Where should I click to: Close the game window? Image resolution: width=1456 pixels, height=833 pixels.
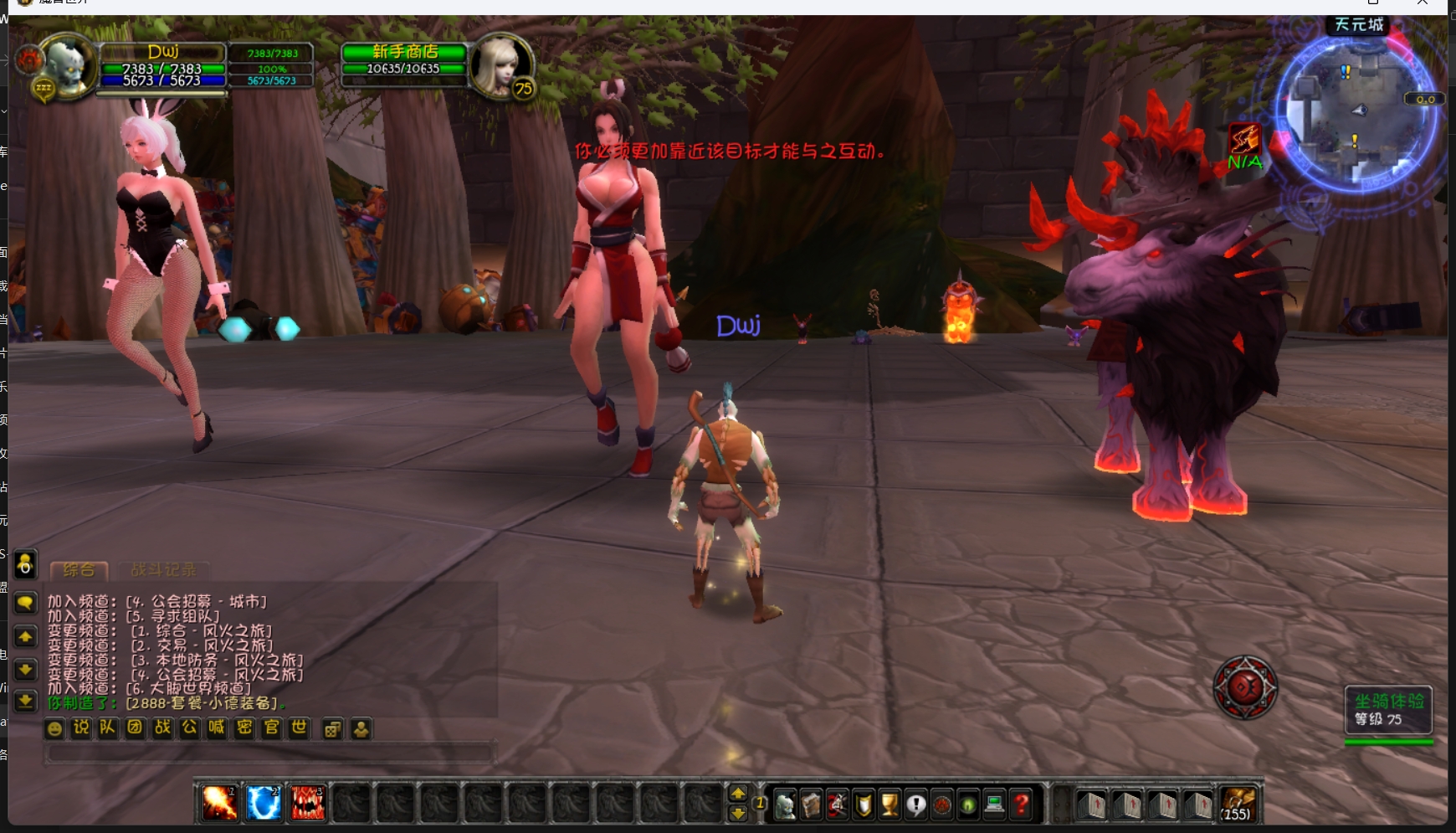coord(1423,3)
